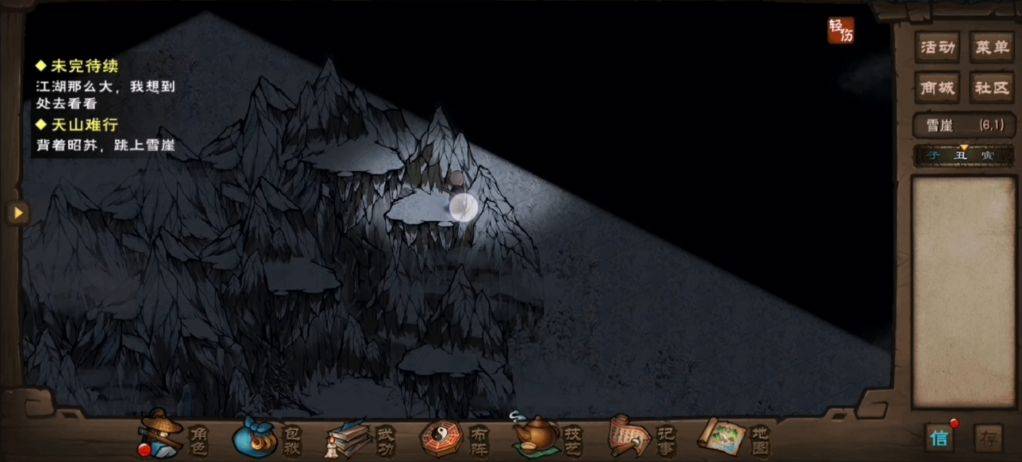Select the 天山难行 quest entry
This screenshot has height=462, width=1022.
85,125
